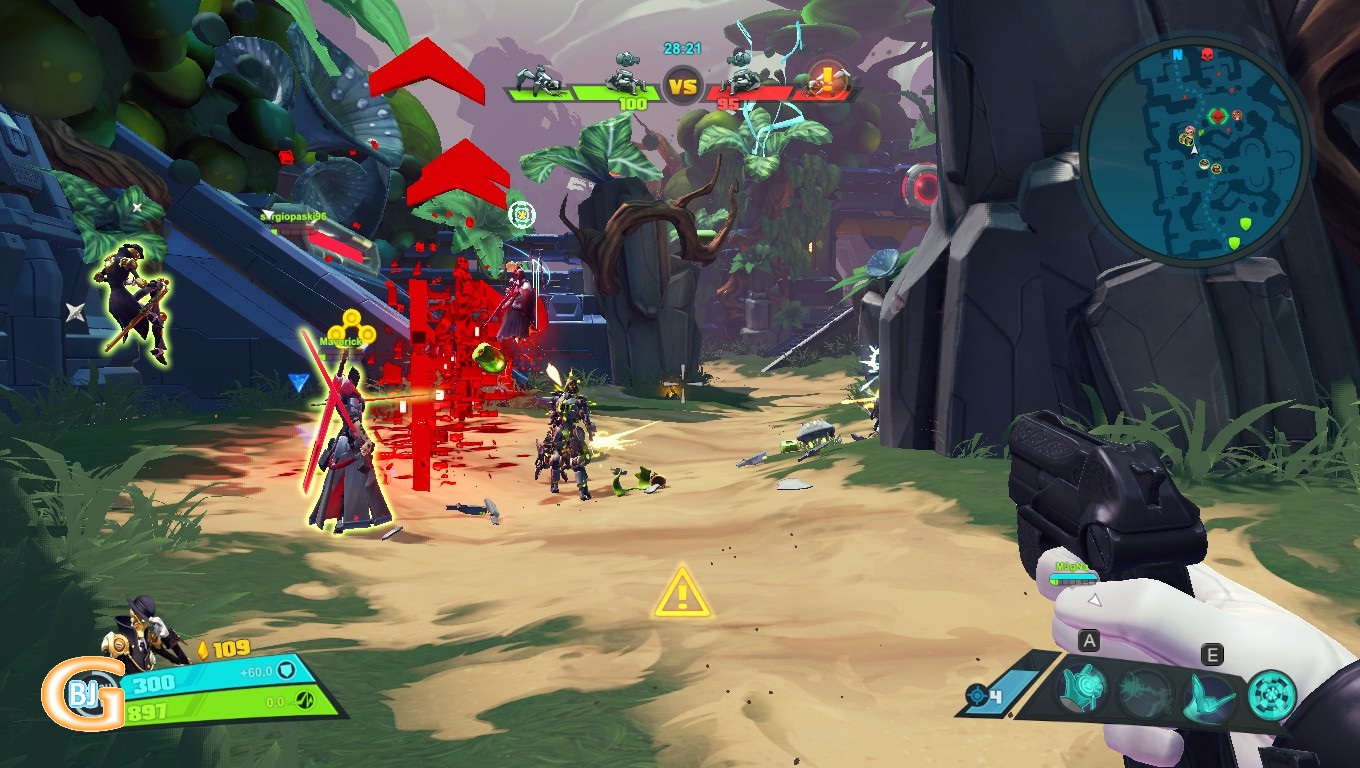Click the crosshair ammo icon
1360x768 pixels.
pos(977,695)
